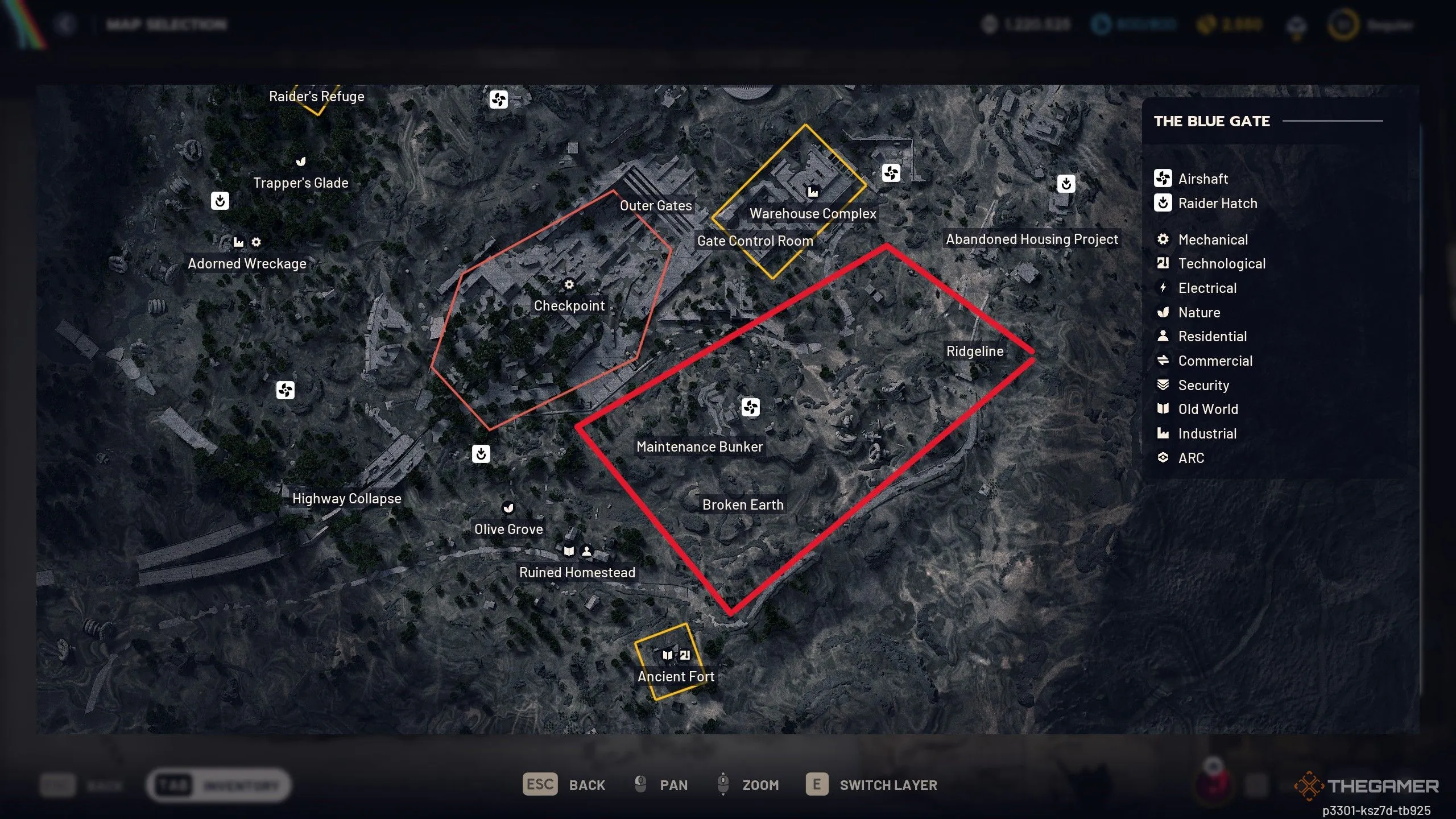Select Technological in the legend list
The image size is (1456, 819).
(1221, 263)
